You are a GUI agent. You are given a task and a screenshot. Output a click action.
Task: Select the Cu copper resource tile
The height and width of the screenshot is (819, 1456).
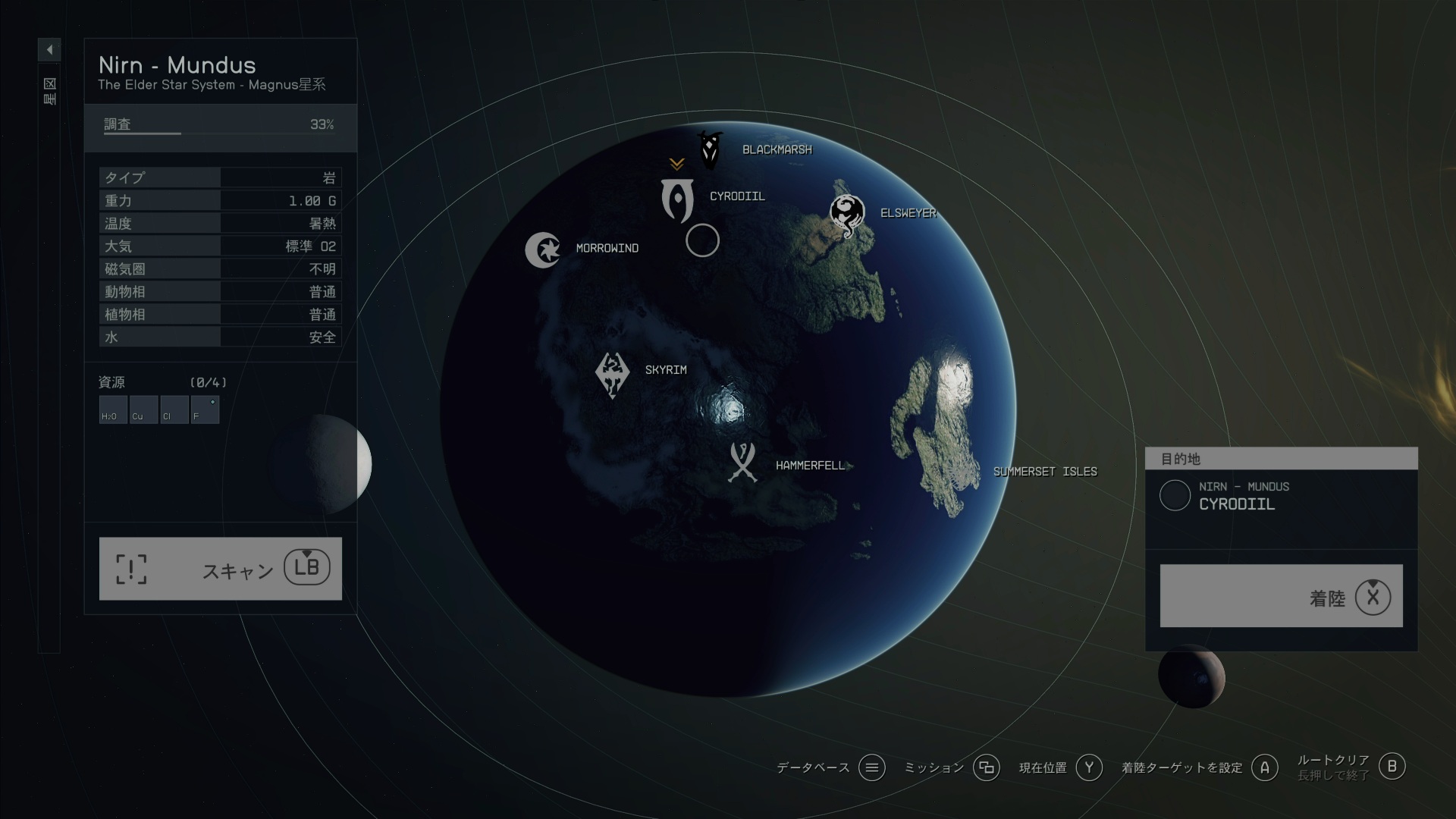point(143,409)
